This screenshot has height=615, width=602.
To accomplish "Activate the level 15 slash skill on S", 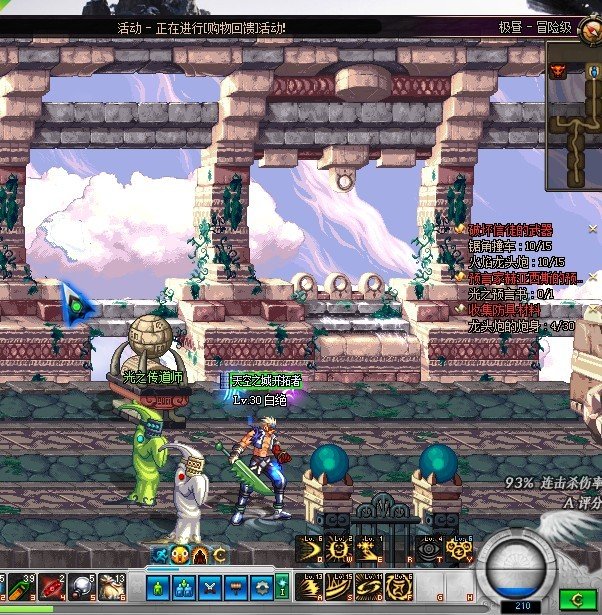I will pos(339,585).
